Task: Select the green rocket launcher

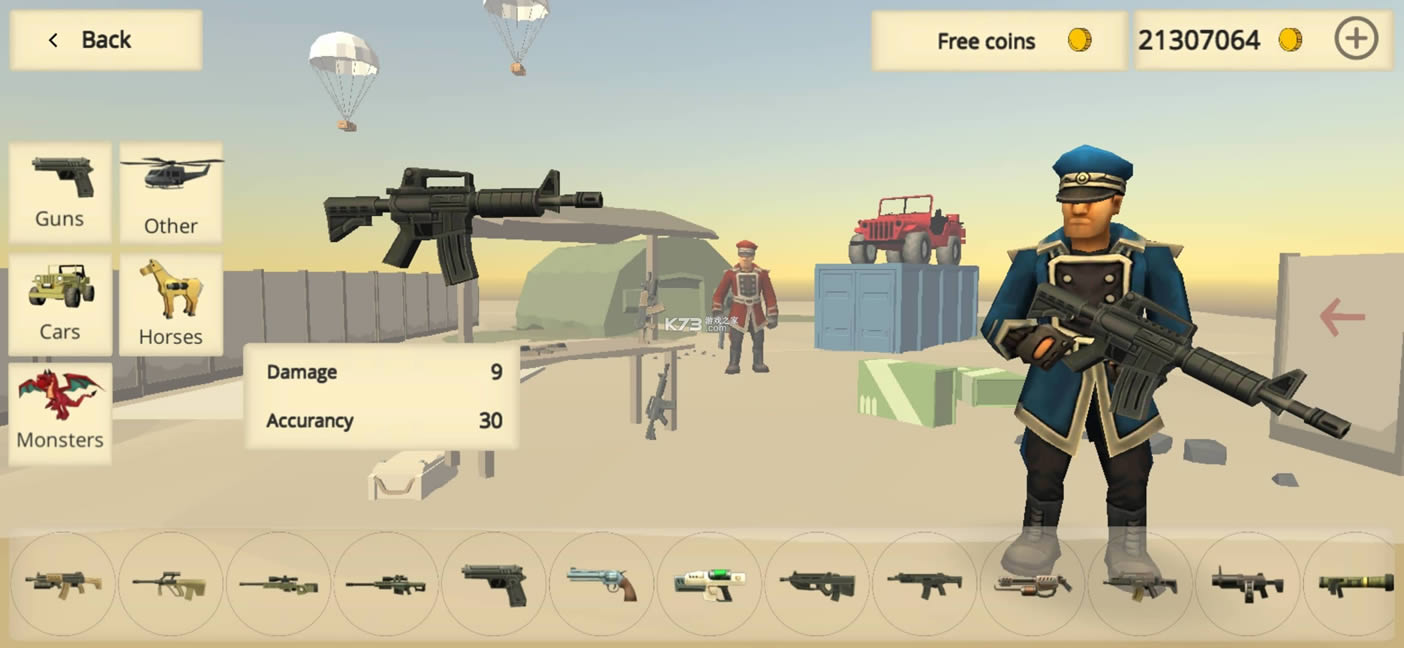Action: [1355, 584]
